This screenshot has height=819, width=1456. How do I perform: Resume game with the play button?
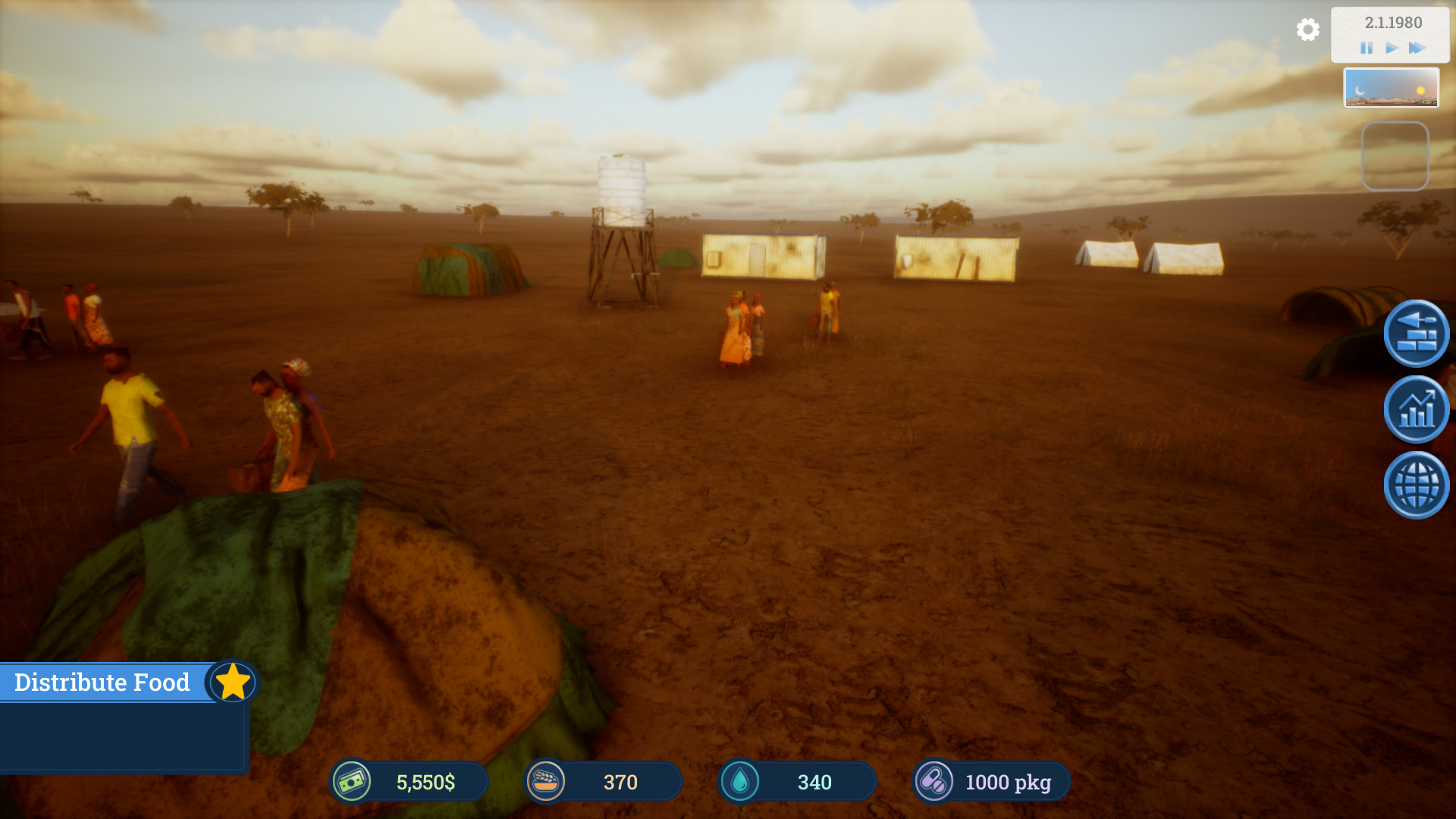tap(1391, 48)
